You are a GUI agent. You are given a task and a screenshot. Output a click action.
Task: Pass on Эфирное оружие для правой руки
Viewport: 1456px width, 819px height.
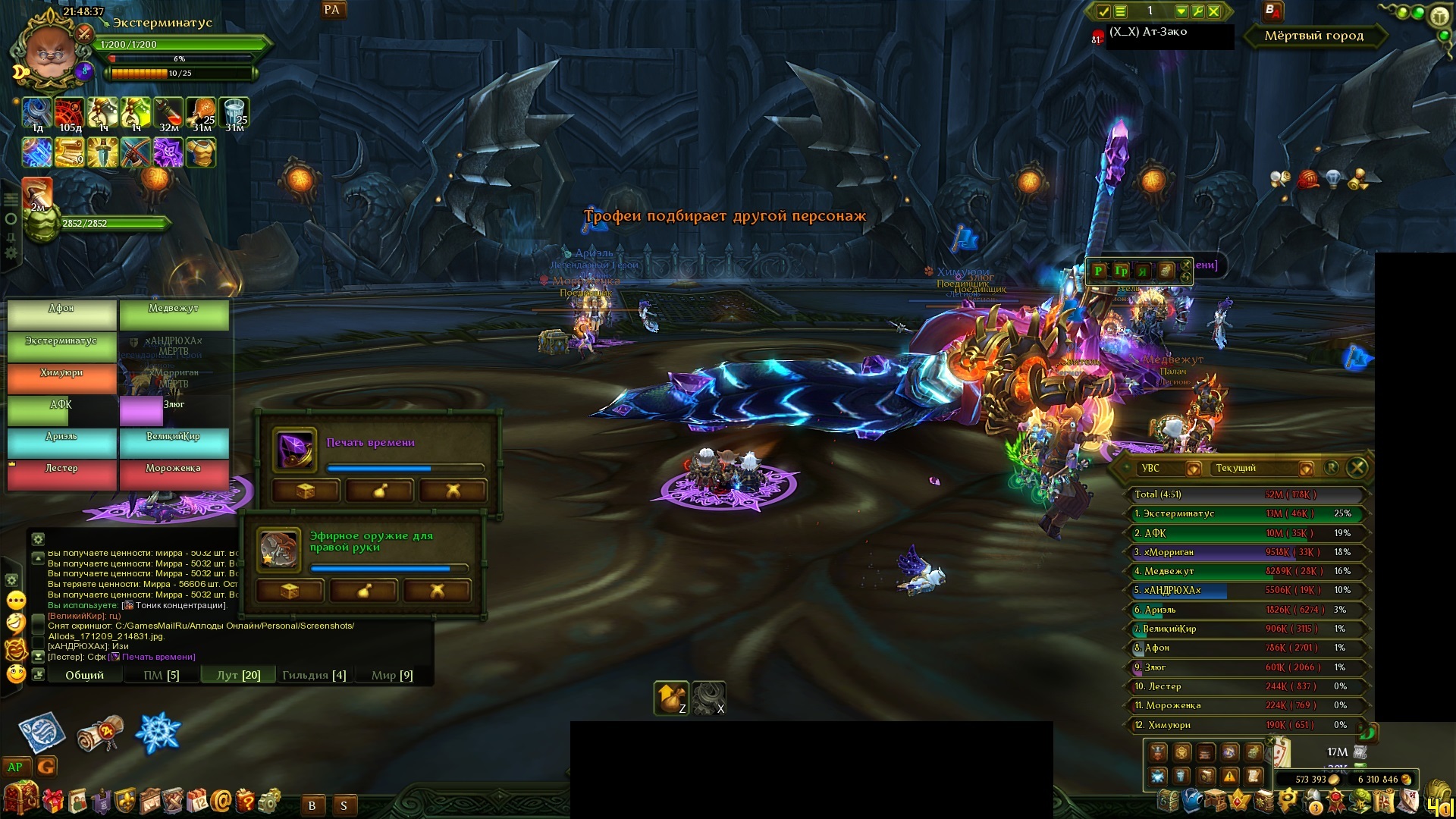click(x=437, y=591)
